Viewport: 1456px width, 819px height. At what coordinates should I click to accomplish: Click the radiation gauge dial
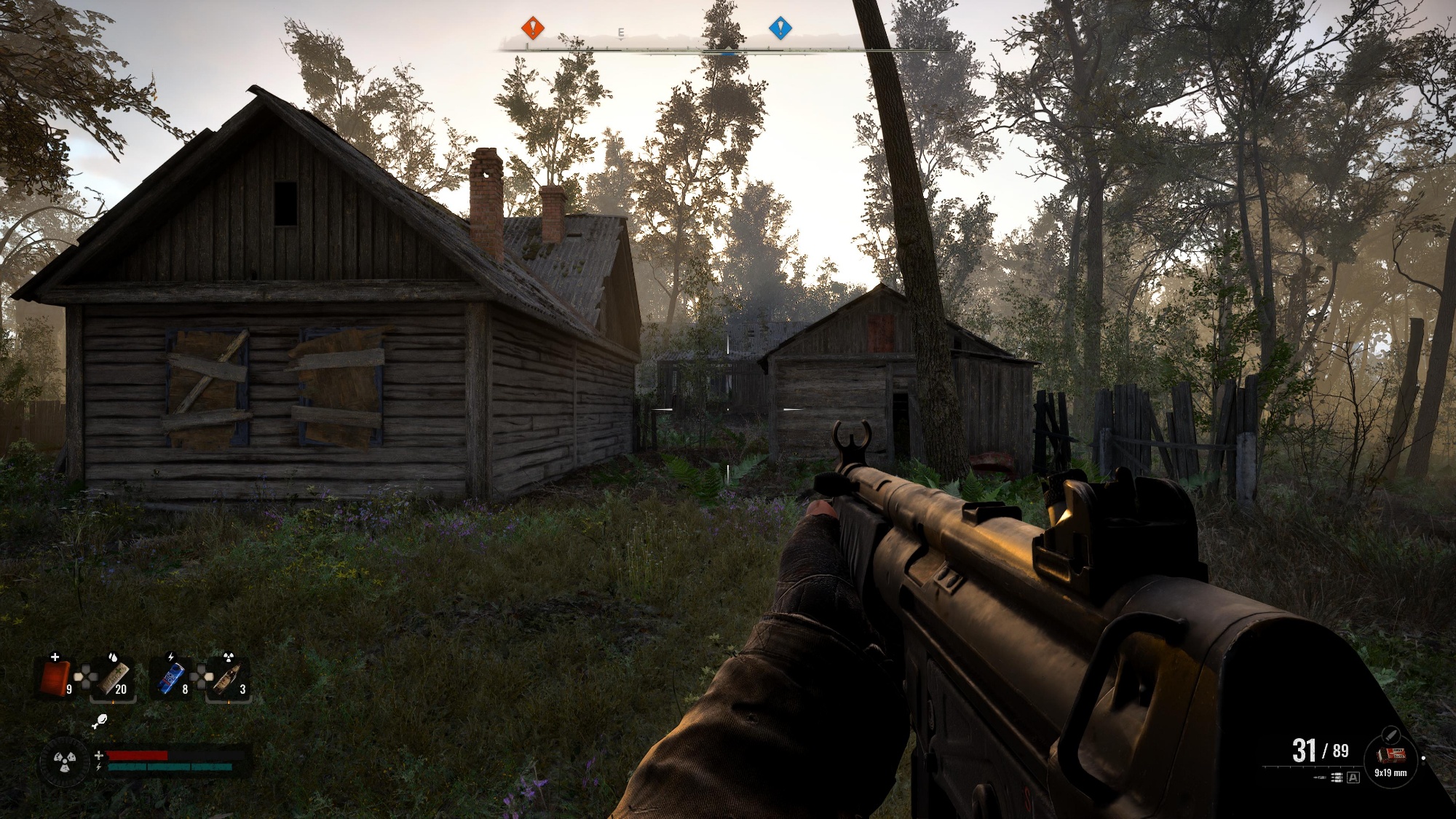coord(65,761)
